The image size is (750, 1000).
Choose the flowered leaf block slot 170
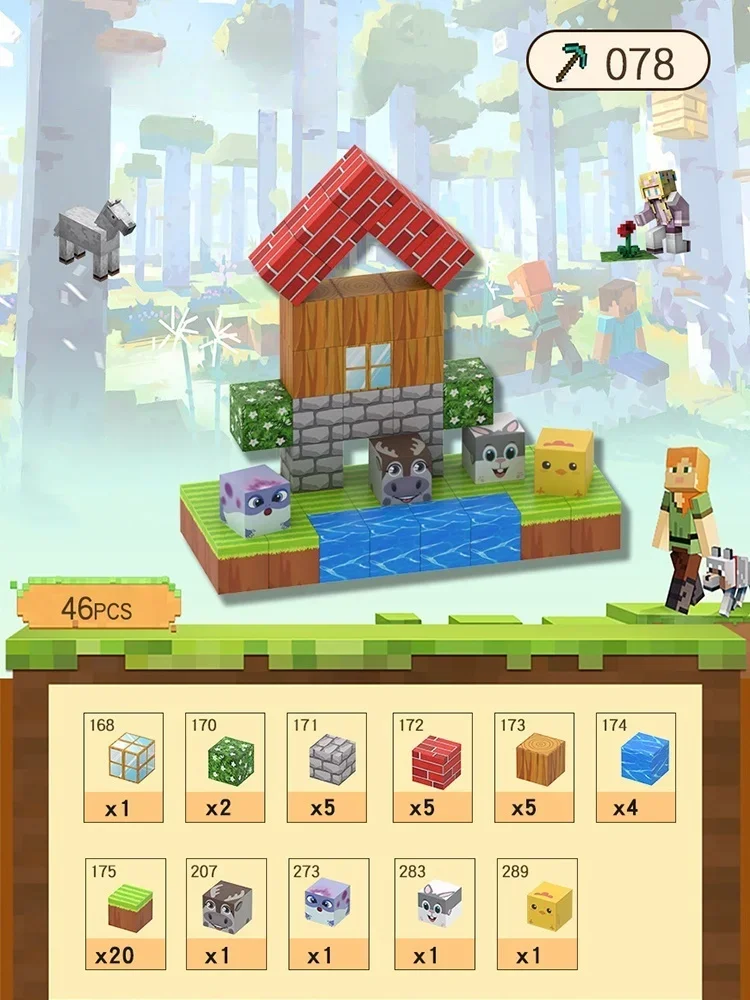click(226, 767)
